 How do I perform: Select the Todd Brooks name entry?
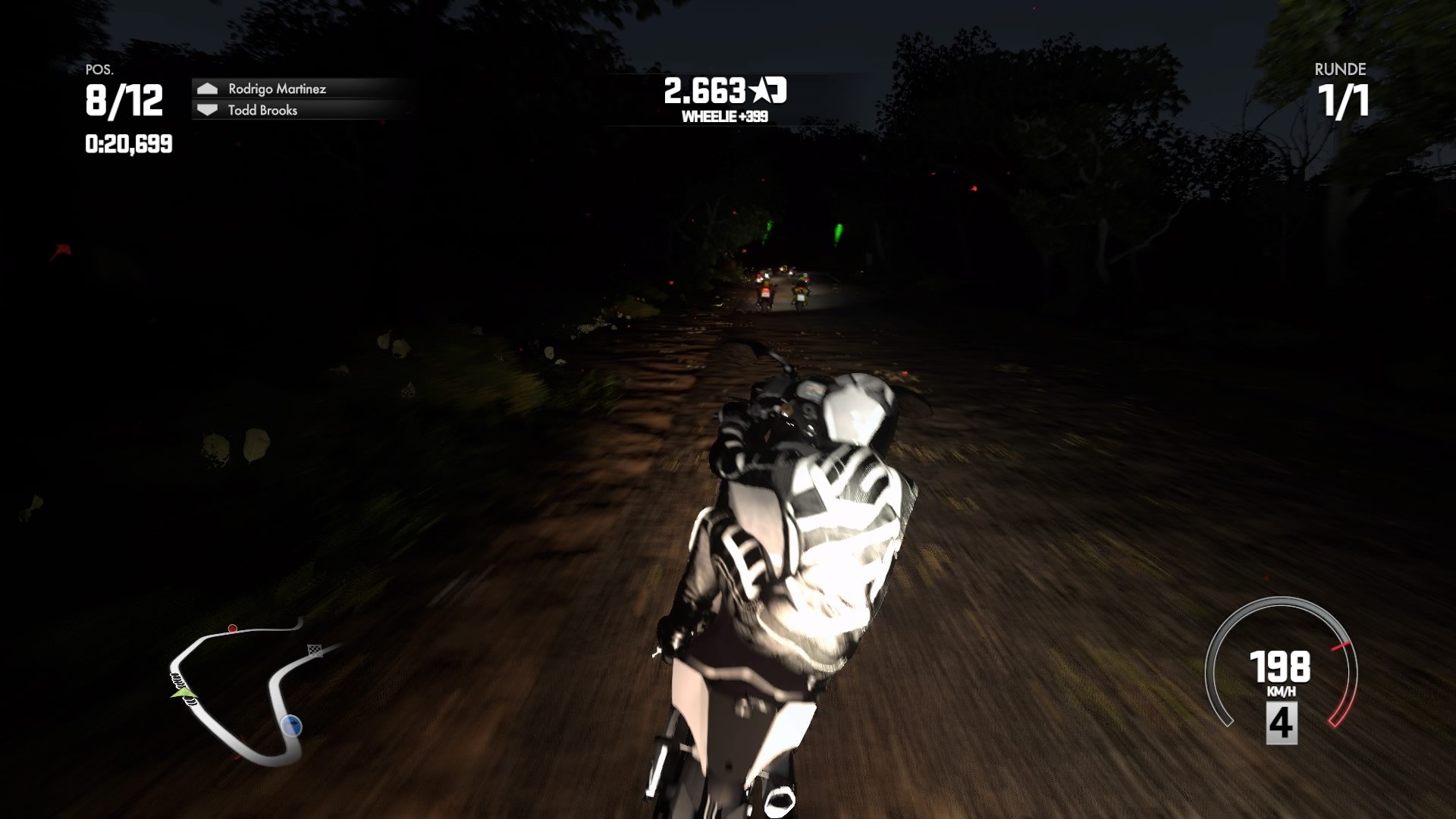click(264, 111)
